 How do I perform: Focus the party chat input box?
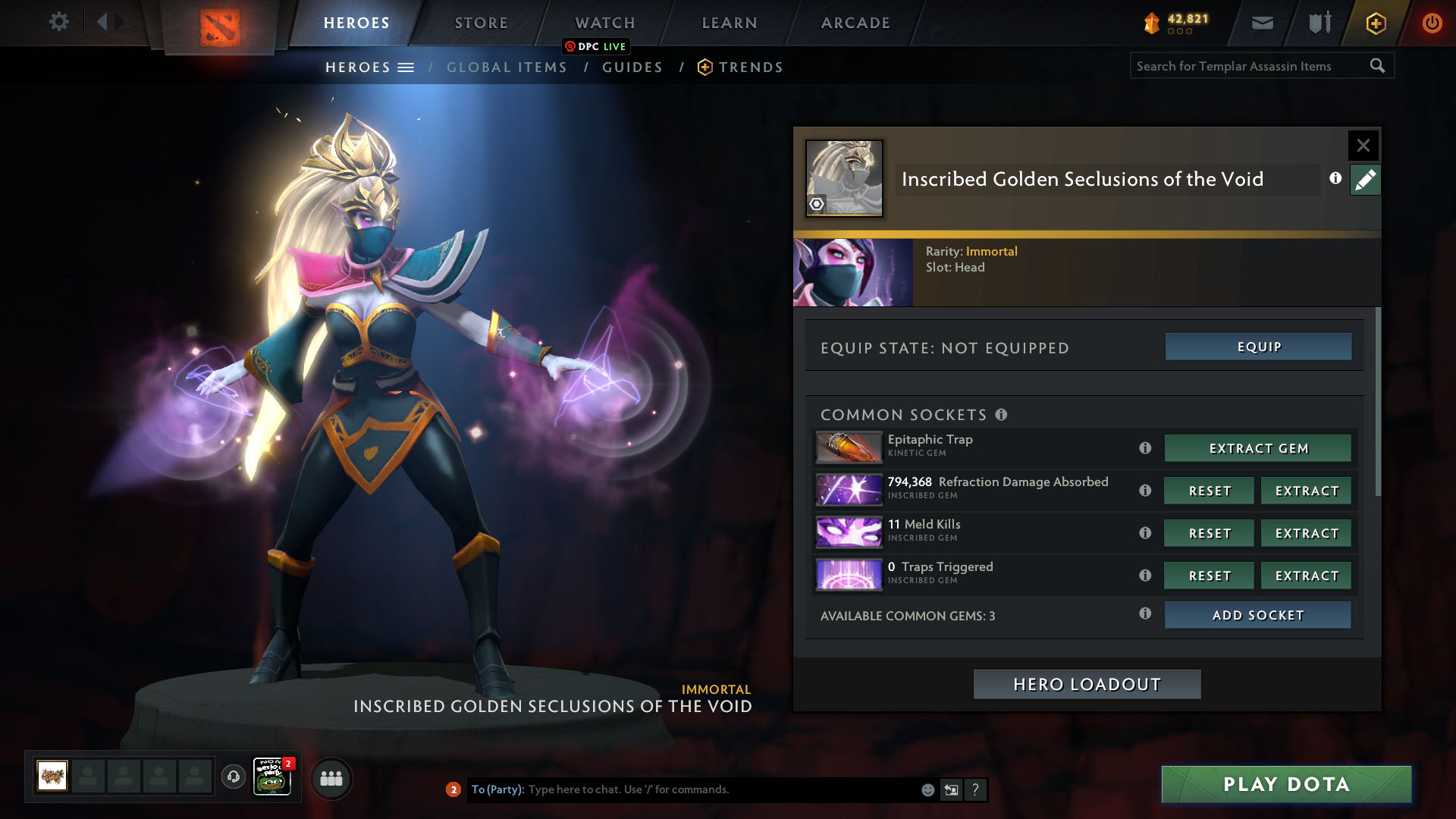click(720, 789)
